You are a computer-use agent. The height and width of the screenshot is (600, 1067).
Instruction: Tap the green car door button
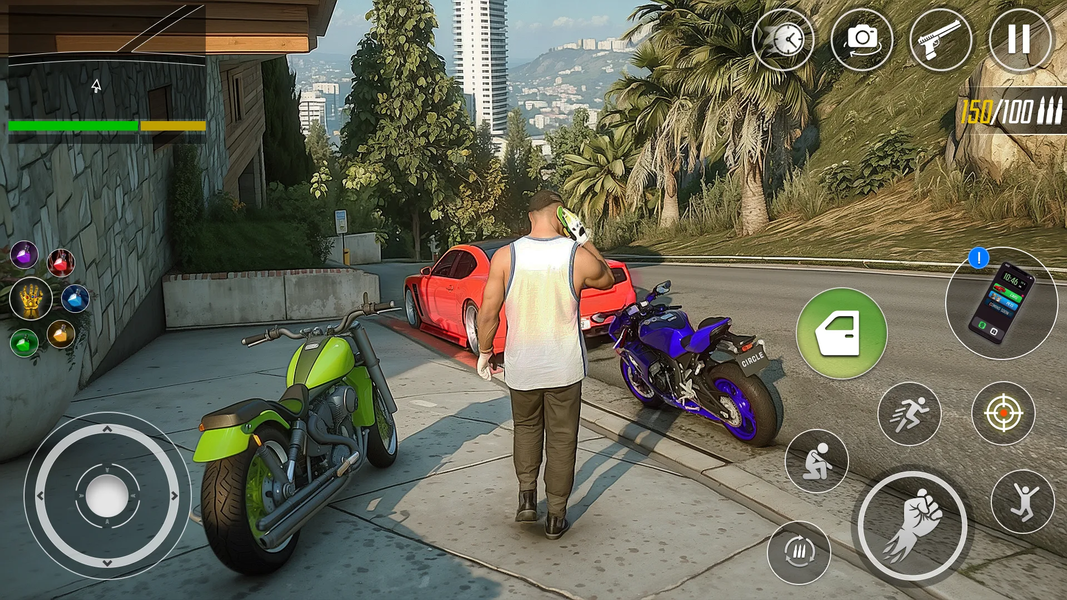pyautogui.click(x=841, y=334)
